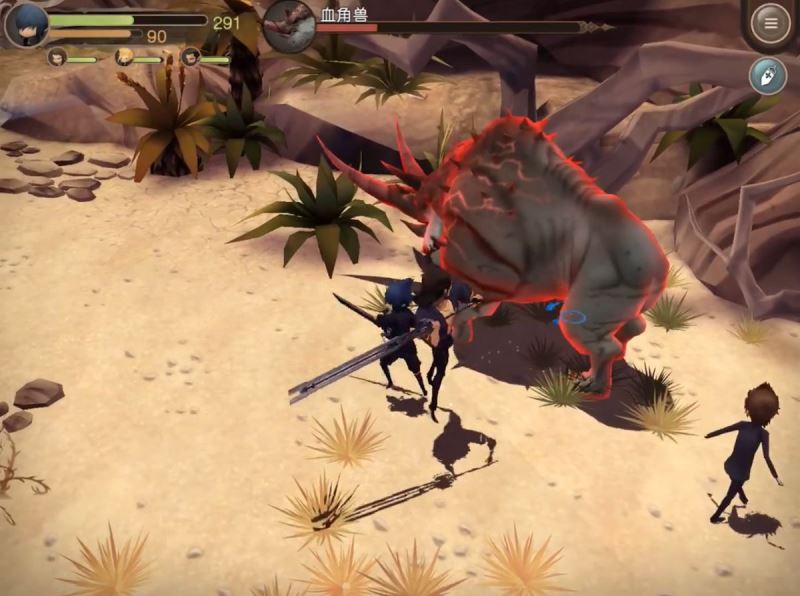Tap the blue-haired main character portrait
The height and width of the screenshot is (596, 800).
[x=25, y=24]
